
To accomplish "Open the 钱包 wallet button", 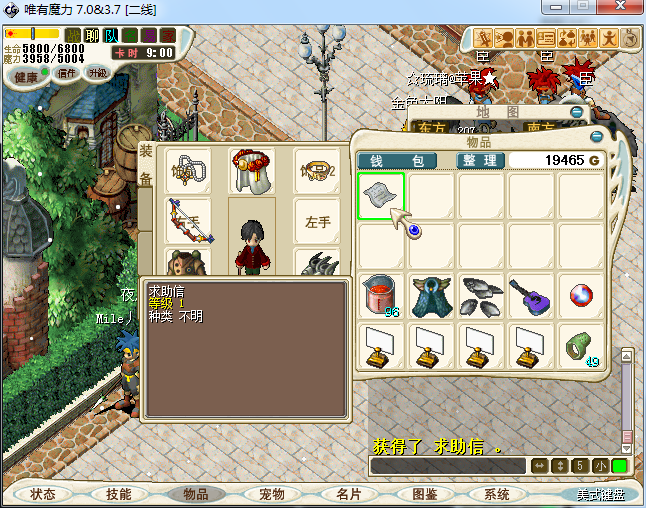I will [x=397, y=161].
